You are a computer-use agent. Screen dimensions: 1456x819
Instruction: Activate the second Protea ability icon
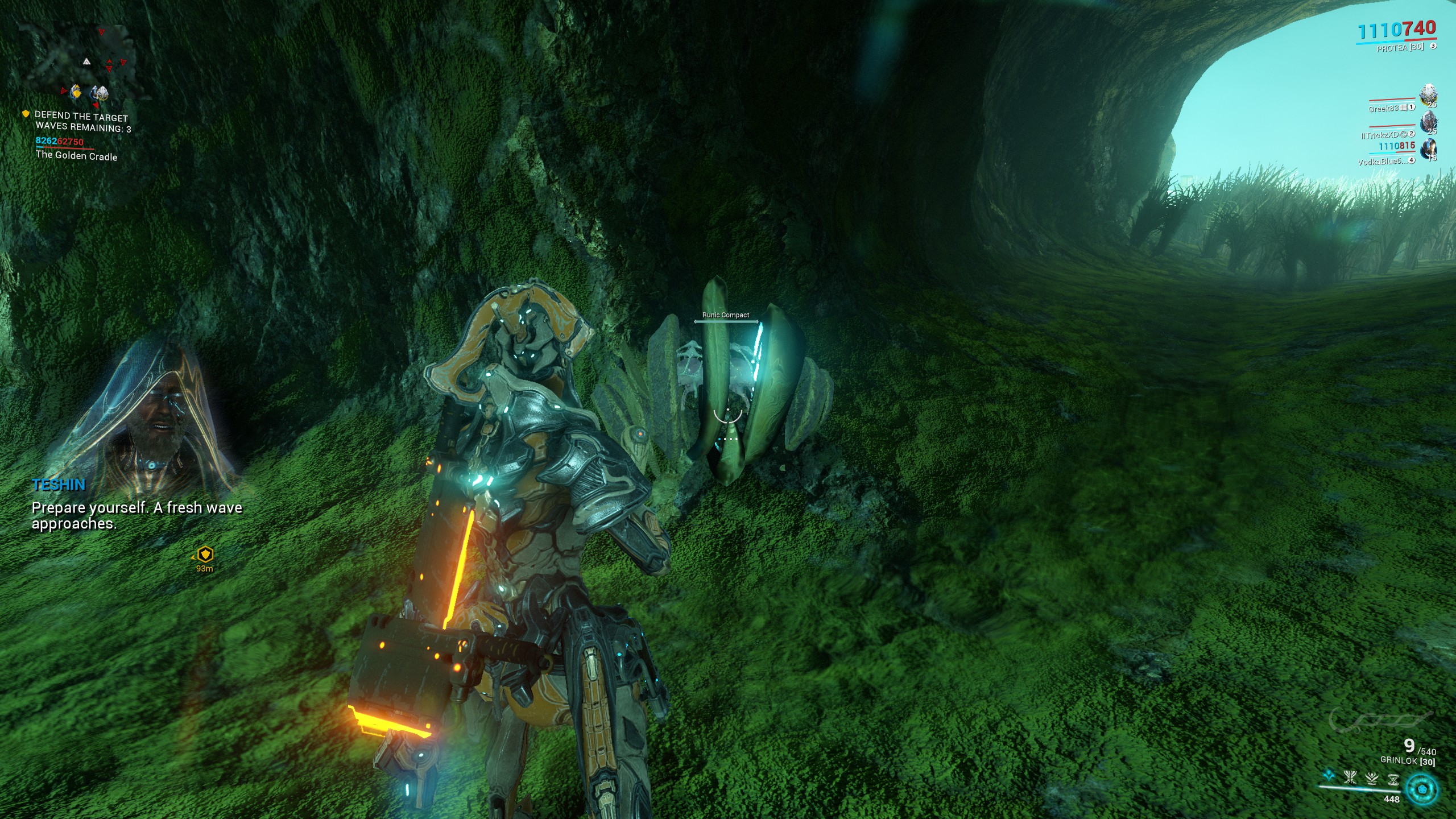(1350, 777)
